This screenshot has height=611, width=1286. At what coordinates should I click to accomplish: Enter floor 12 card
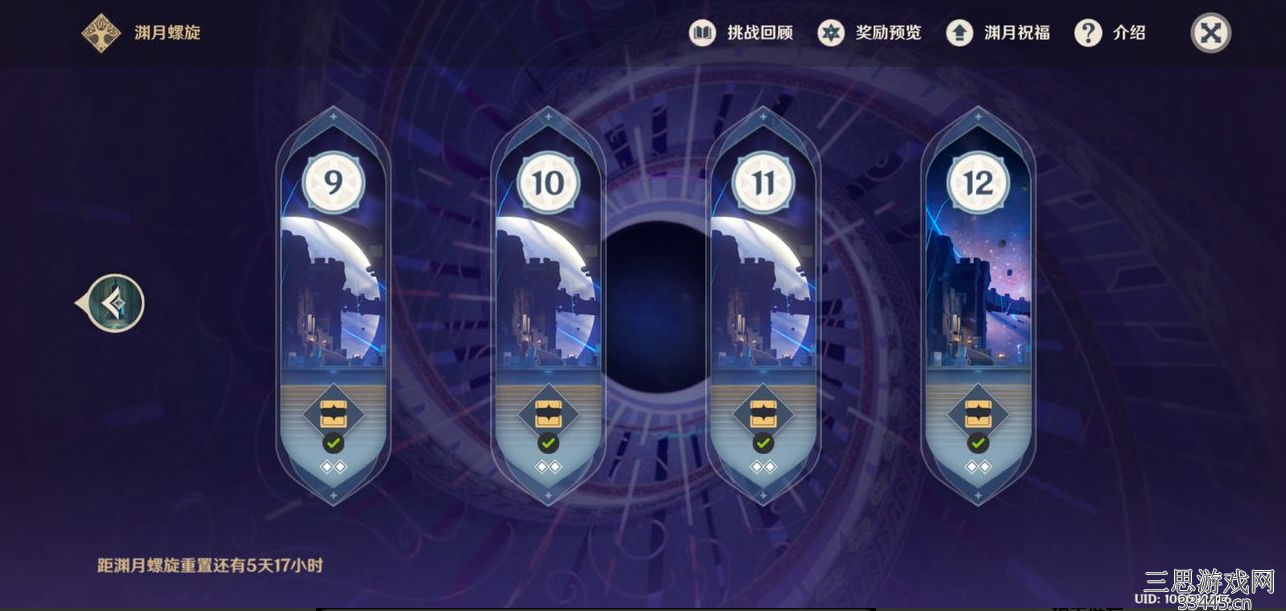[977, 290]
